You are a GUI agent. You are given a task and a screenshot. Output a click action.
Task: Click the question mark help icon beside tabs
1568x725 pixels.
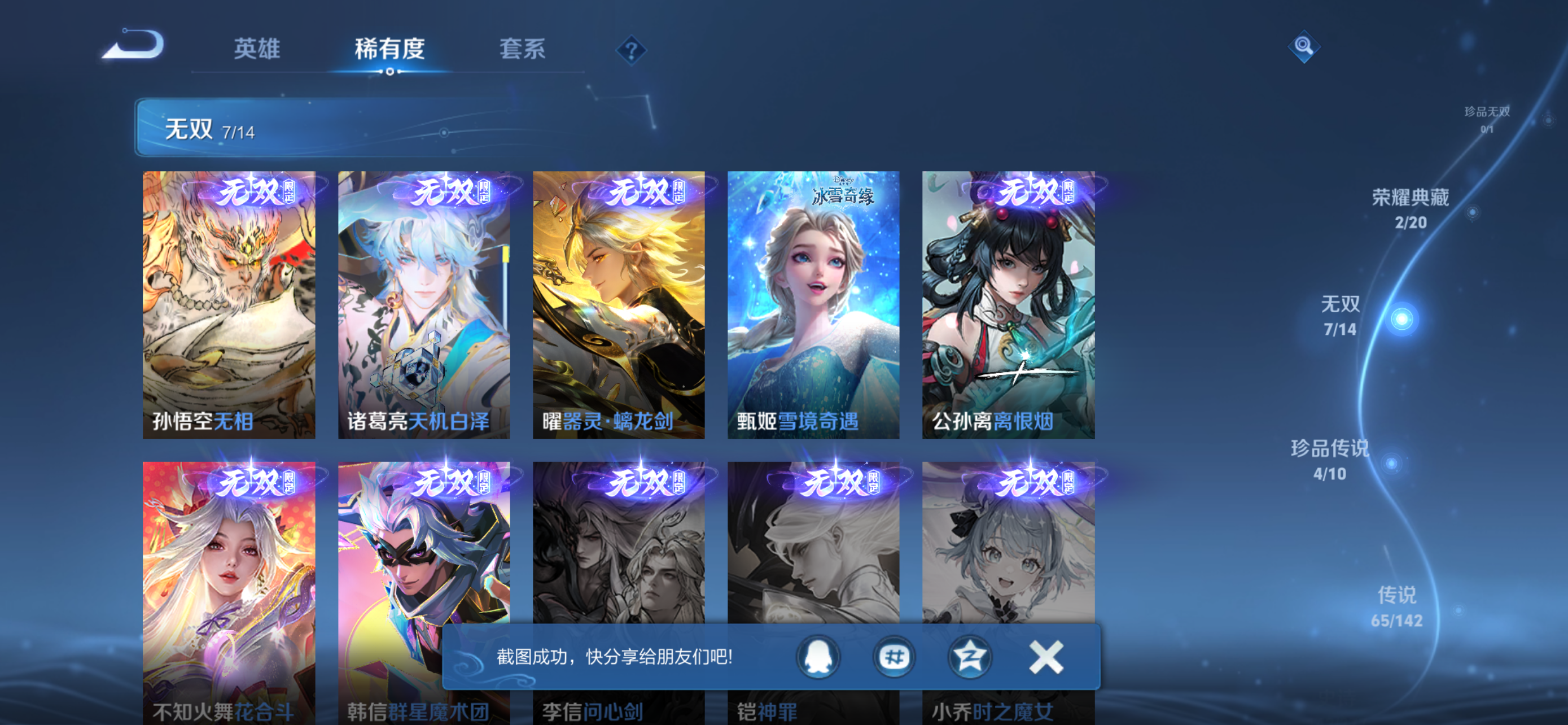coord(630,50)
